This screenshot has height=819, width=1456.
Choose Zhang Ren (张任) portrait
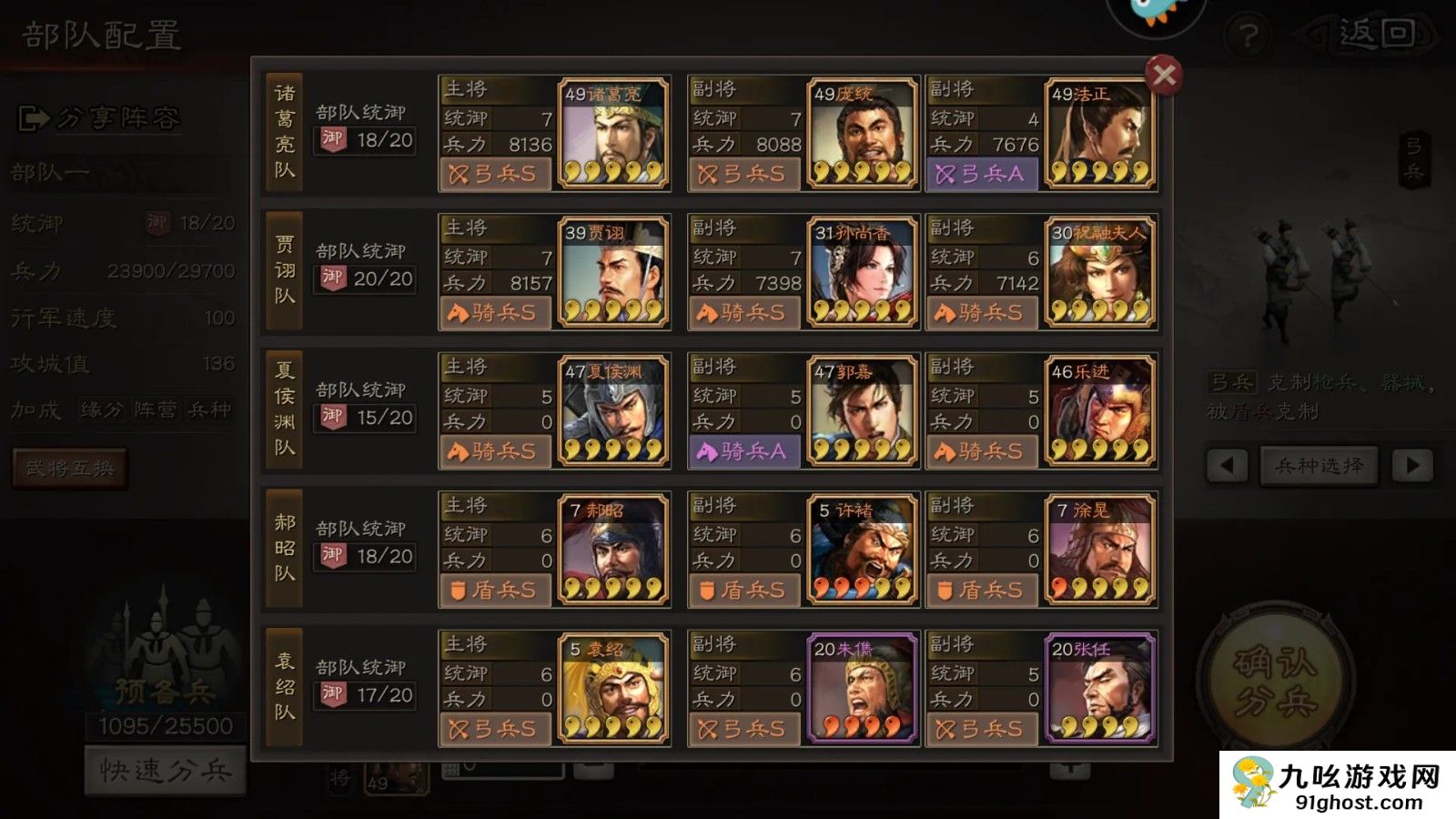pos(1099,688)
